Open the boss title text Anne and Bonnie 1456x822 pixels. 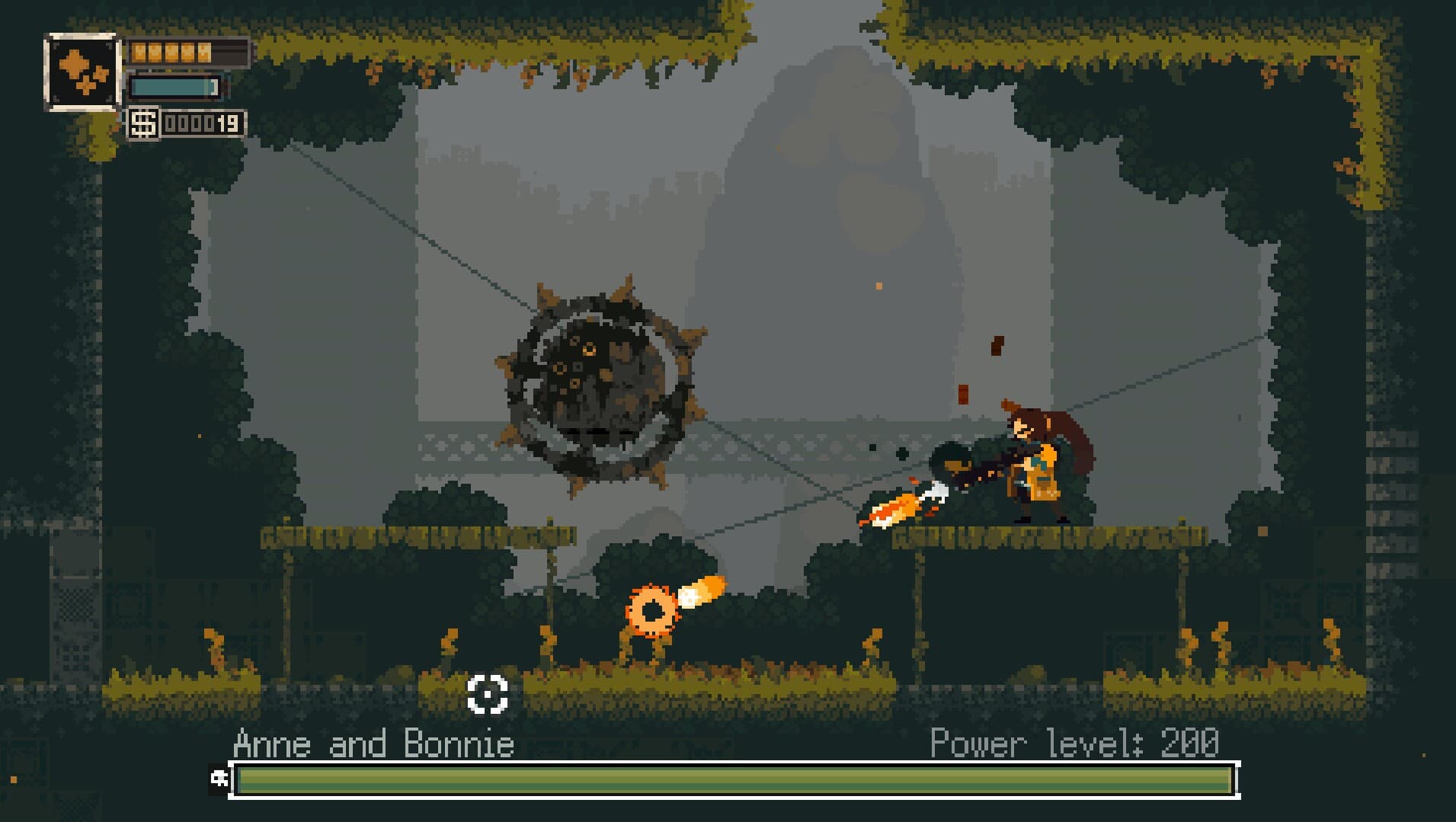point(375,743)
